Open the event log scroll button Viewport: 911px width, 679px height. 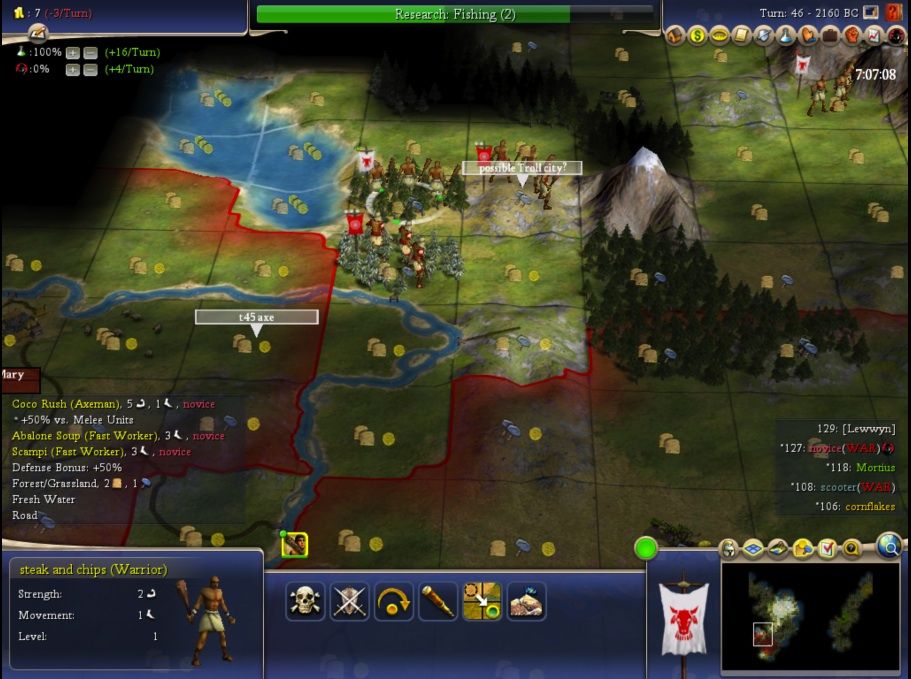[x=38, y=33]
